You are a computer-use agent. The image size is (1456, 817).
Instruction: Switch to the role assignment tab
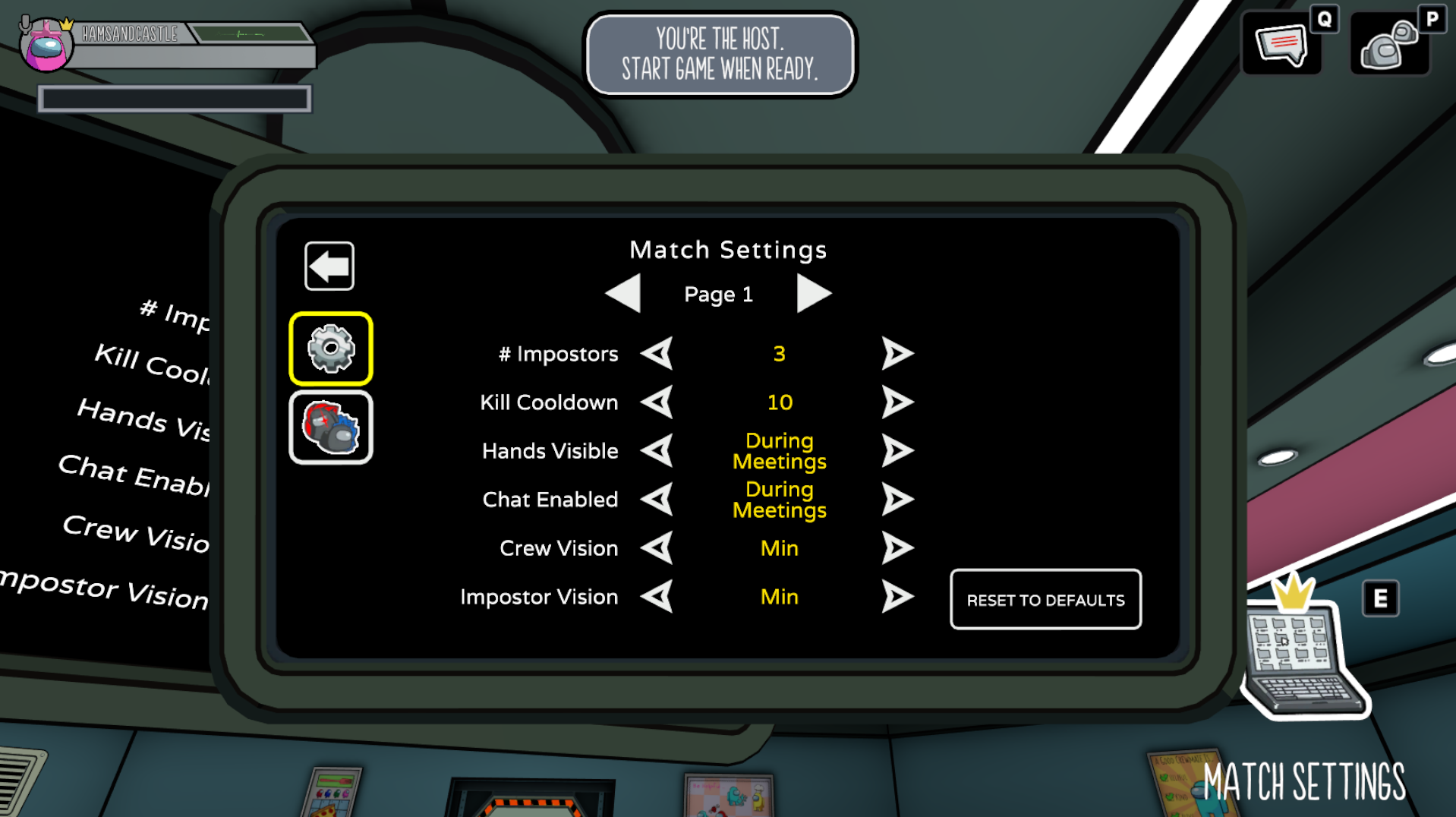pos(331,427)
